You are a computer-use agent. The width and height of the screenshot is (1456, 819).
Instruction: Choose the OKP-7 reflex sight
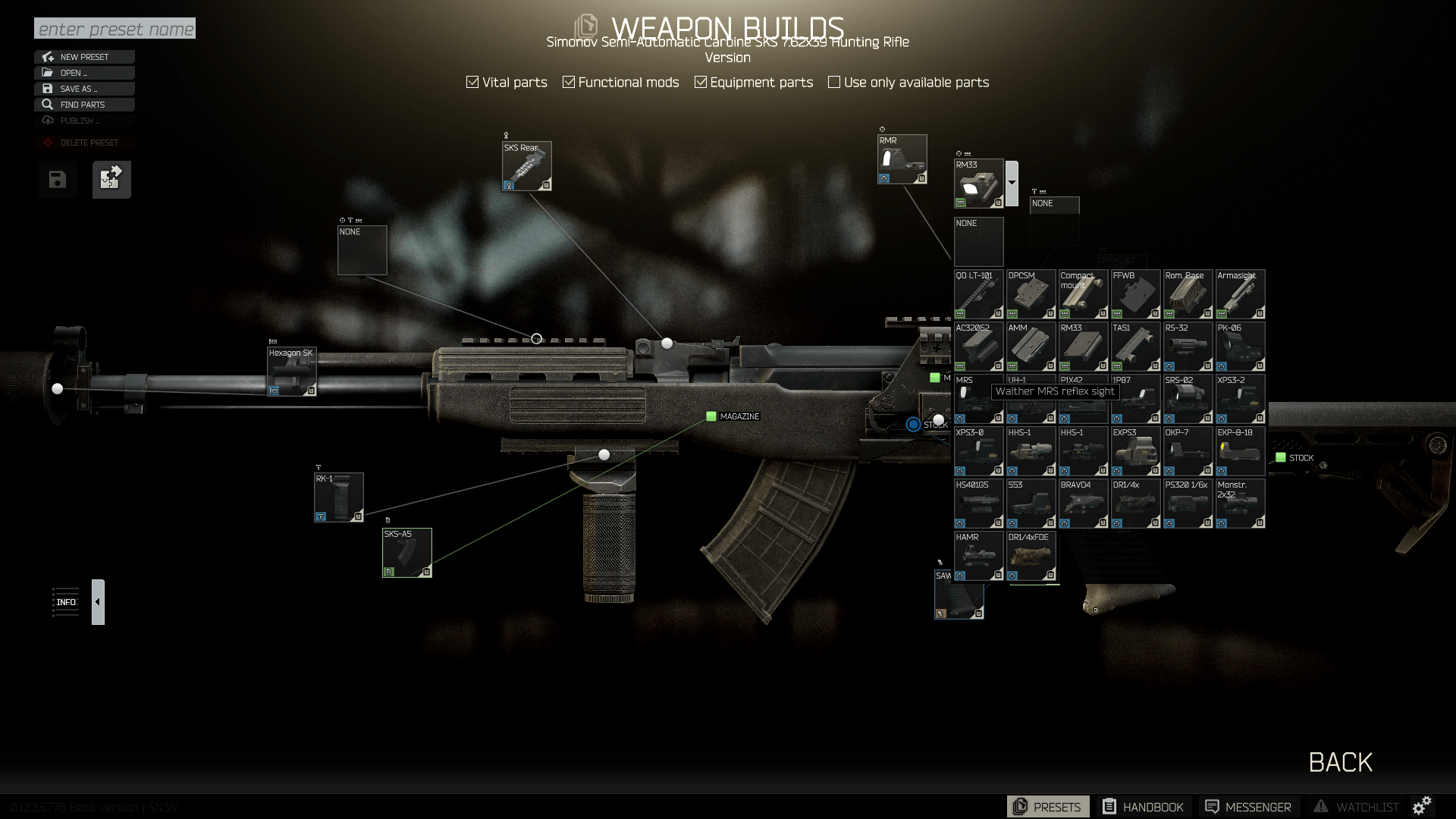pos(1188,451)
